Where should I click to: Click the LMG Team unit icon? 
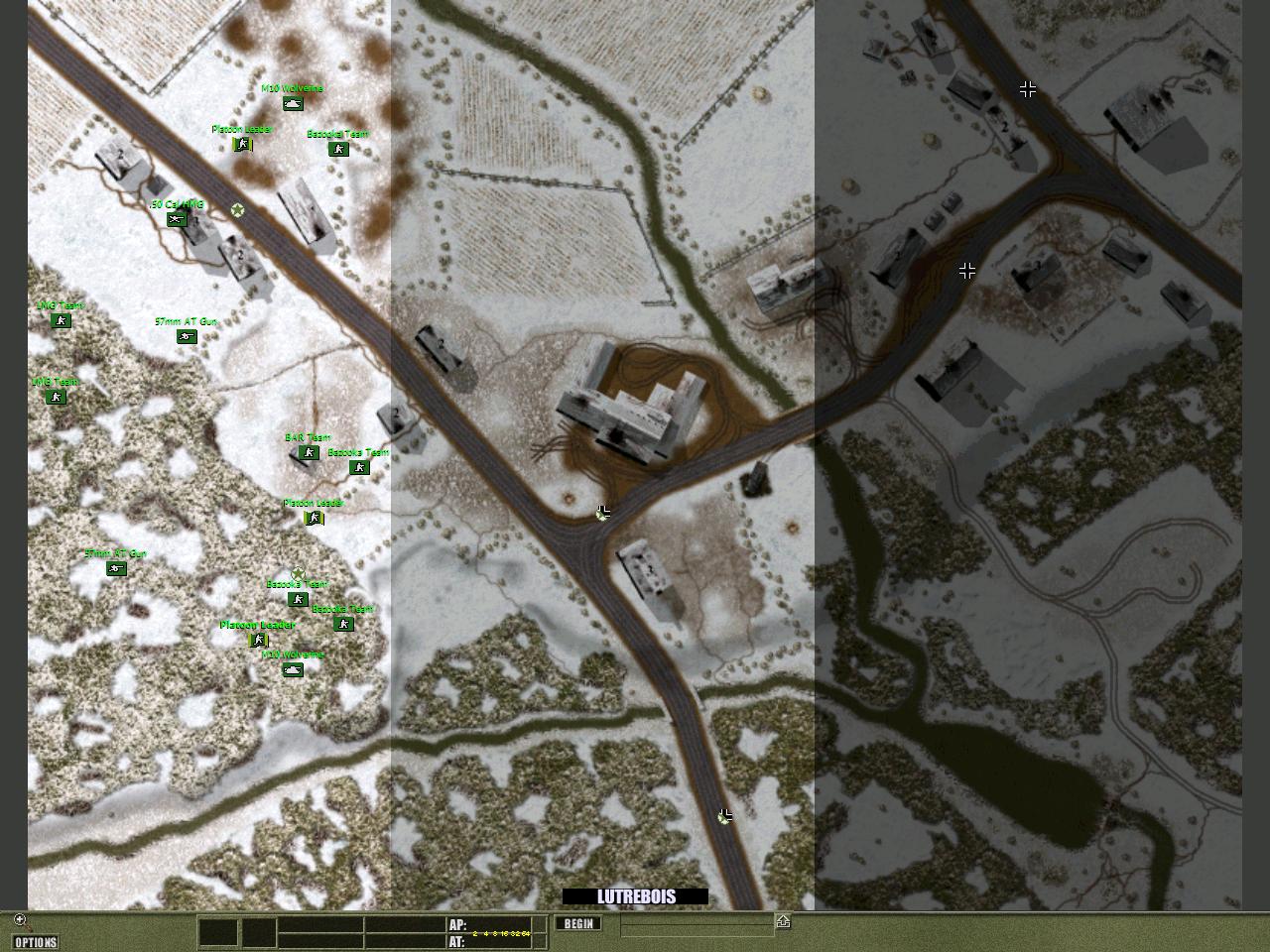[x=61, y=321]
